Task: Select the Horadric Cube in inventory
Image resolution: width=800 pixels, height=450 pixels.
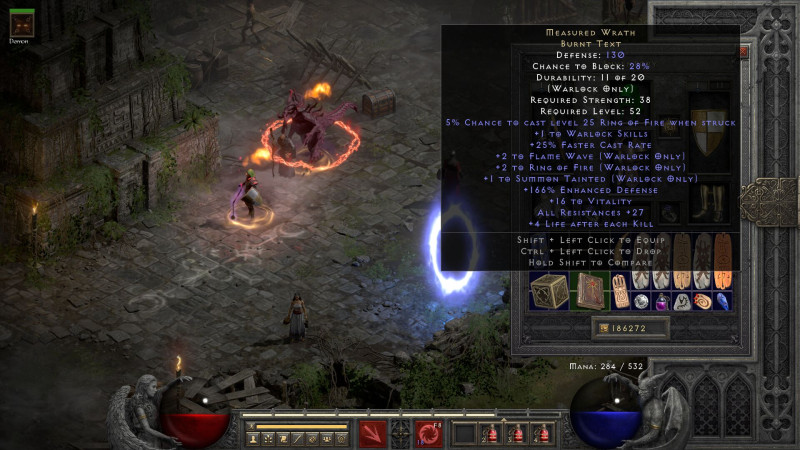Action: [549, 291]
